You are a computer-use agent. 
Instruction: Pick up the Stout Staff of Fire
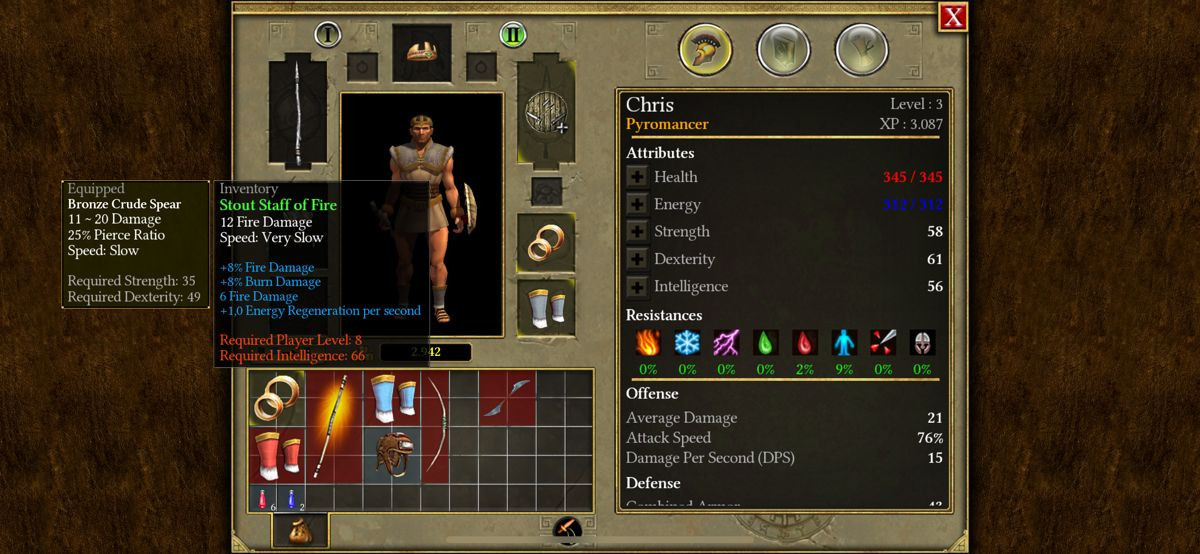335,425
